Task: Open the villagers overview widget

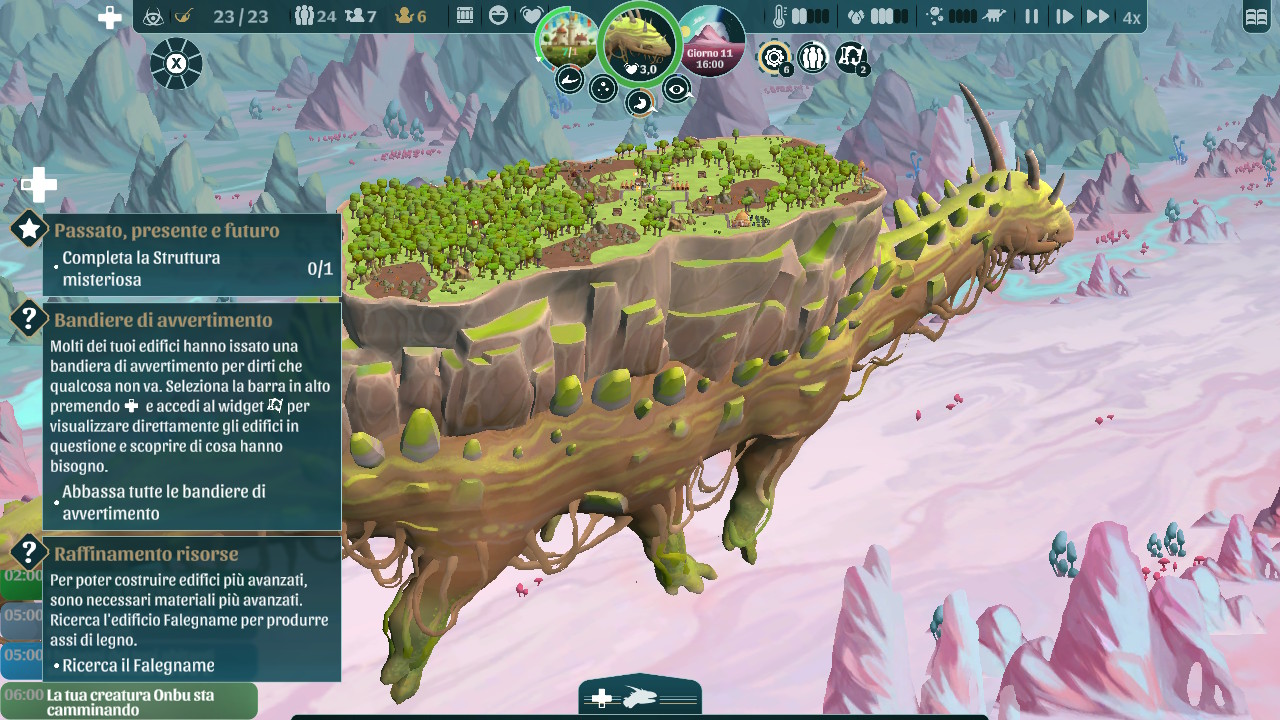Action: (813, 57)
